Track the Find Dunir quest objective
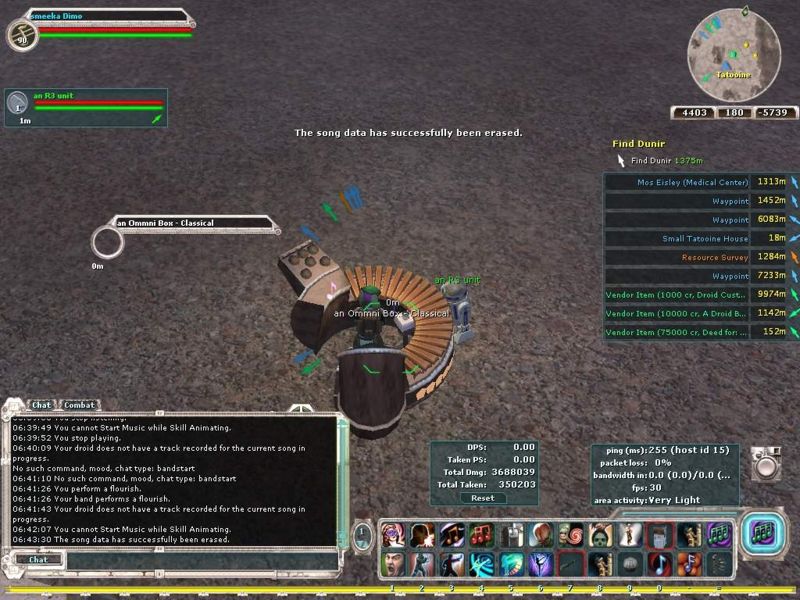The image size is (800, 600). click(664, 160)
